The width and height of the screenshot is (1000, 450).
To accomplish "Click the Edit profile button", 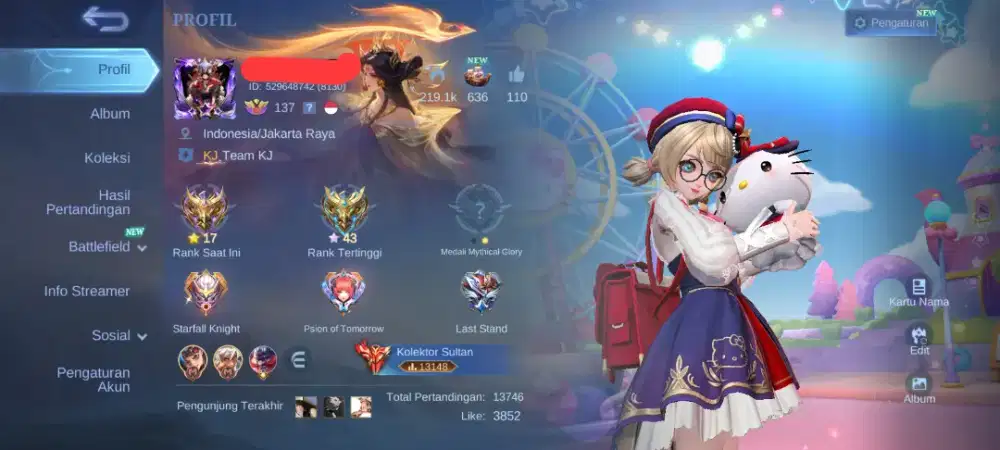I will [919, 340].
